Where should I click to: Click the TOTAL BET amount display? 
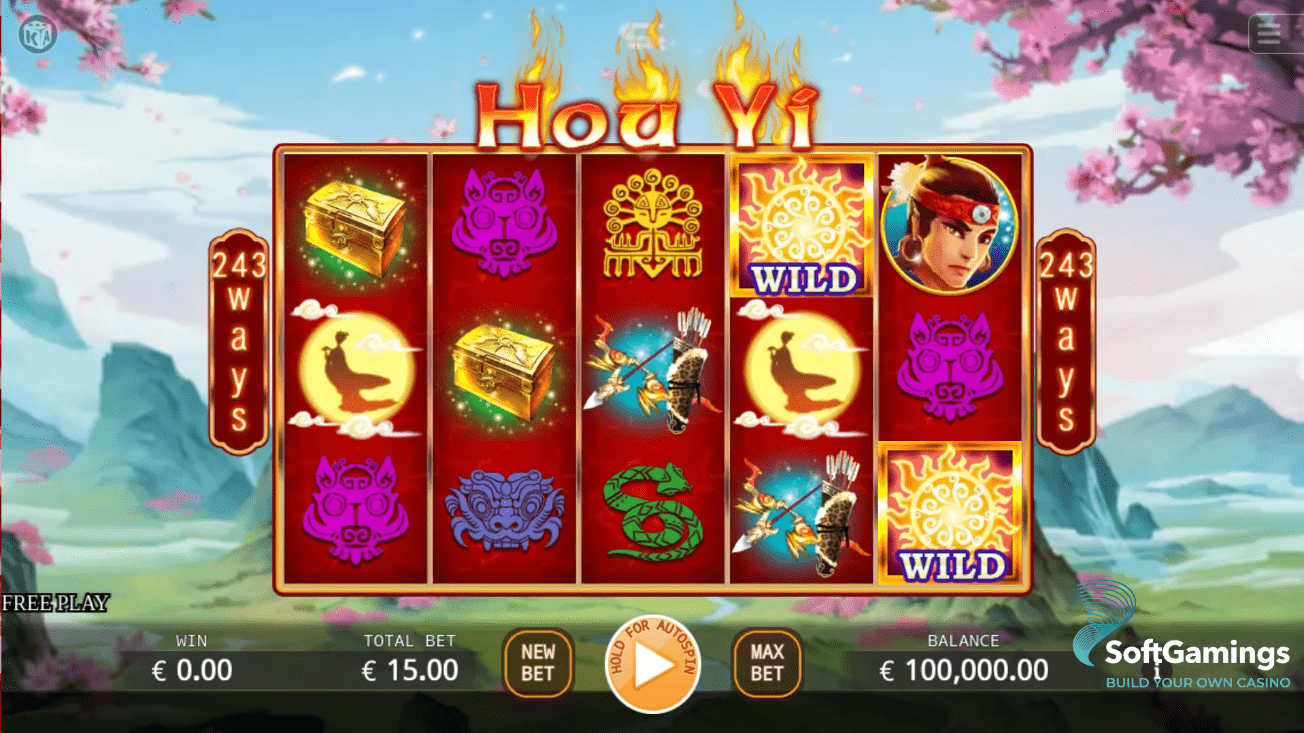point(410,662)
